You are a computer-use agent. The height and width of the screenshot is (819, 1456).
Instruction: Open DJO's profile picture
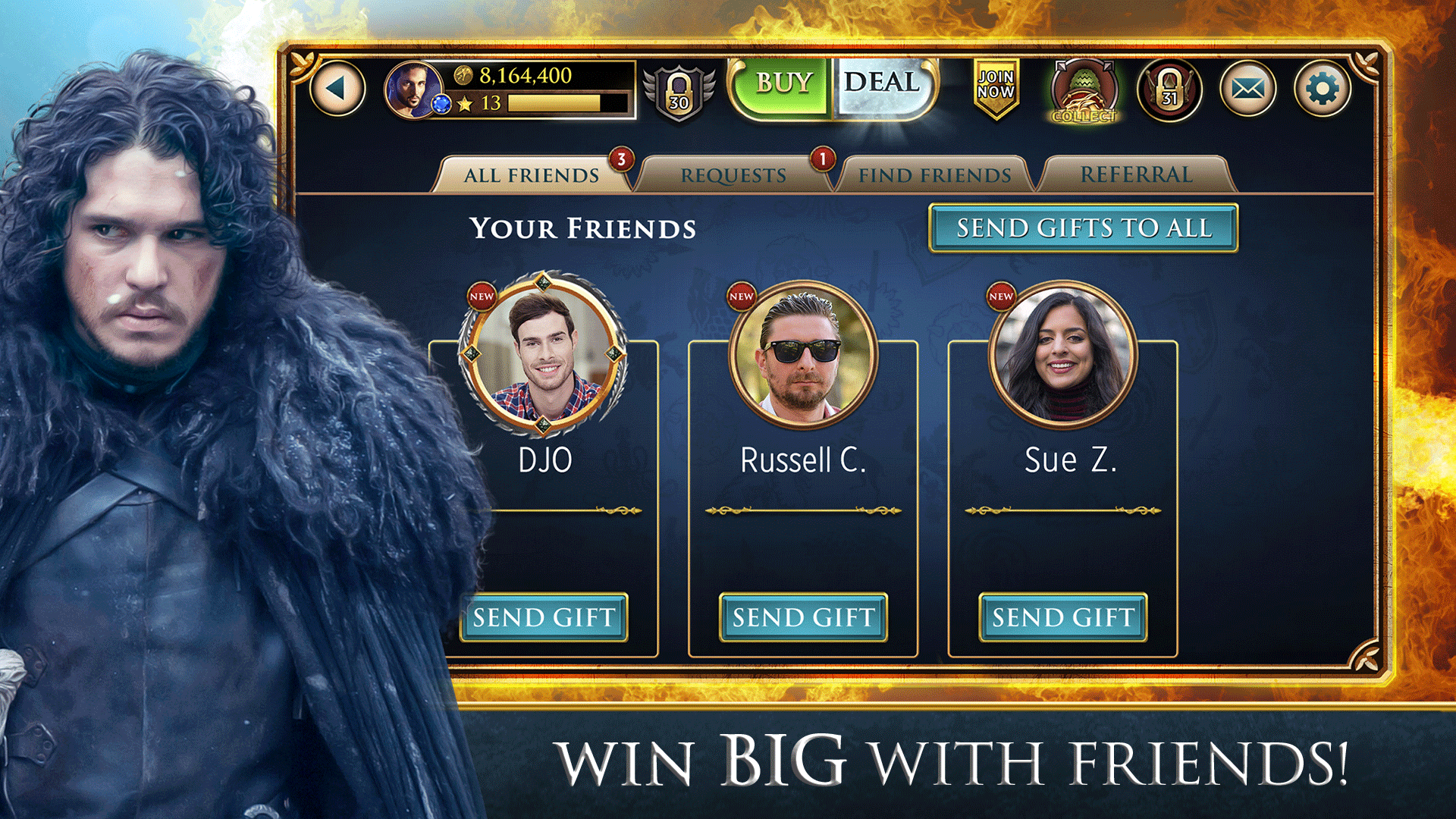pos(544,356)
